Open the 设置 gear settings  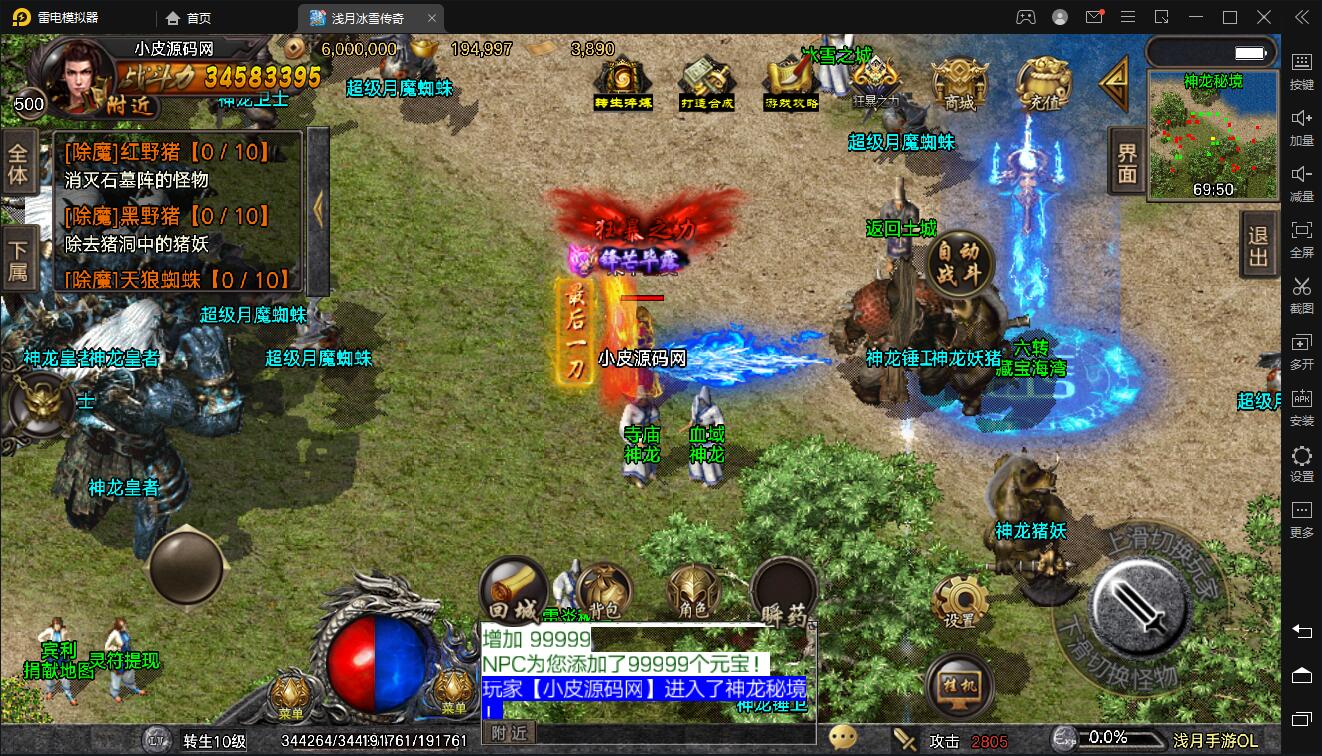(959, 602)
